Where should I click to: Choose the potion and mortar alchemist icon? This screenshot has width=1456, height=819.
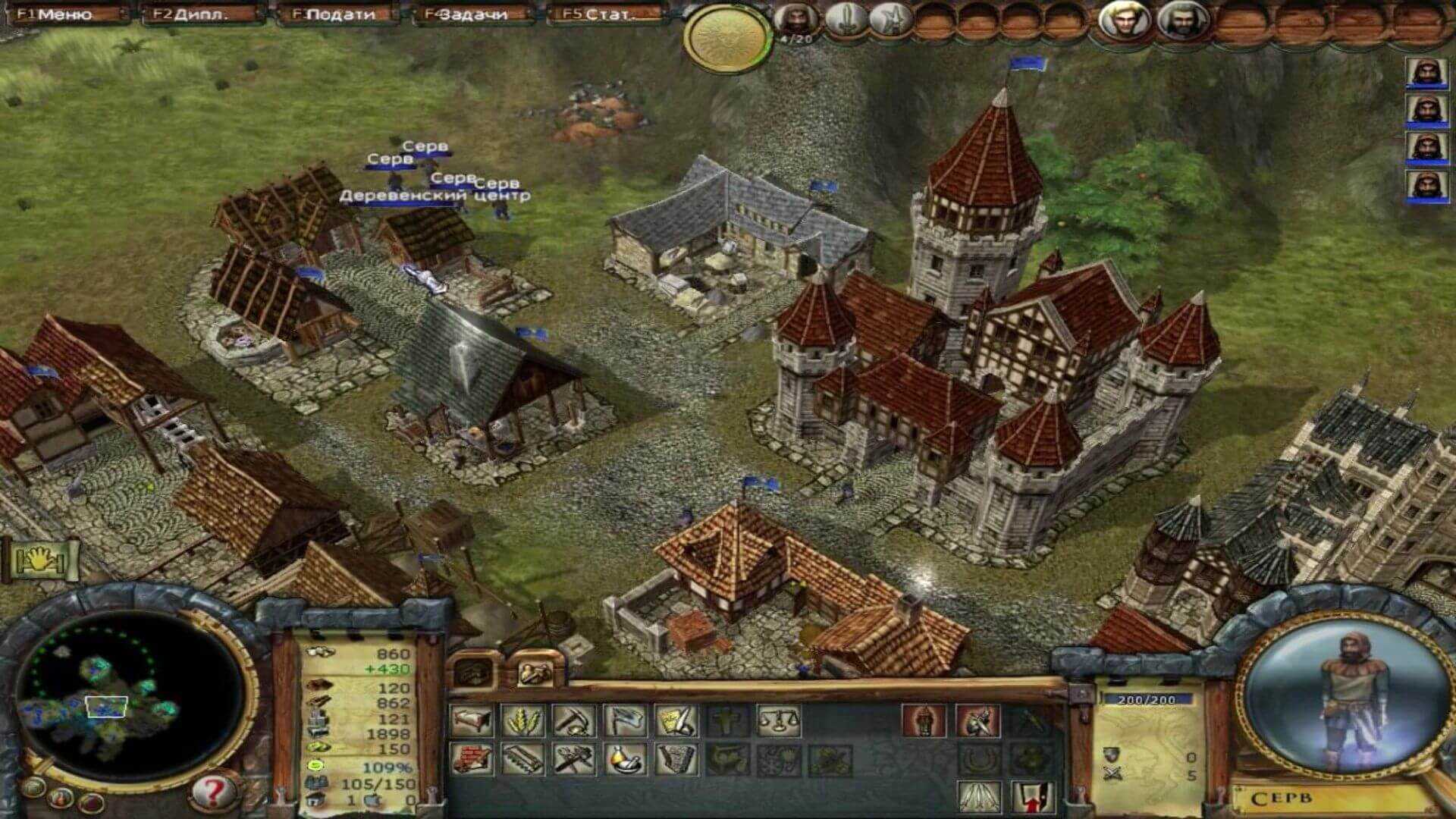pos(626,758)
